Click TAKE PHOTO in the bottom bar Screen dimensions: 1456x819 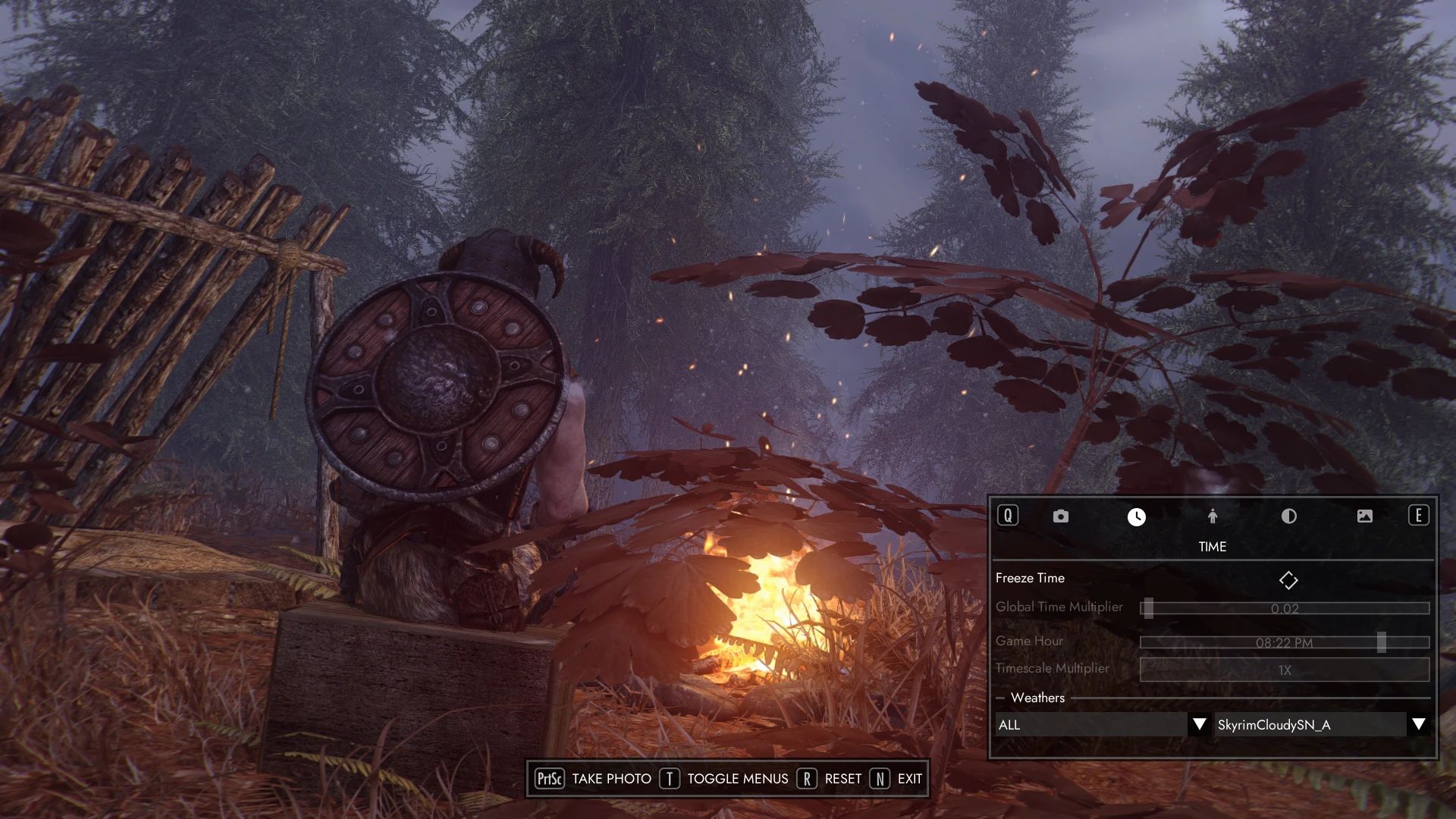pyautogui.click(x=611, y=779)
